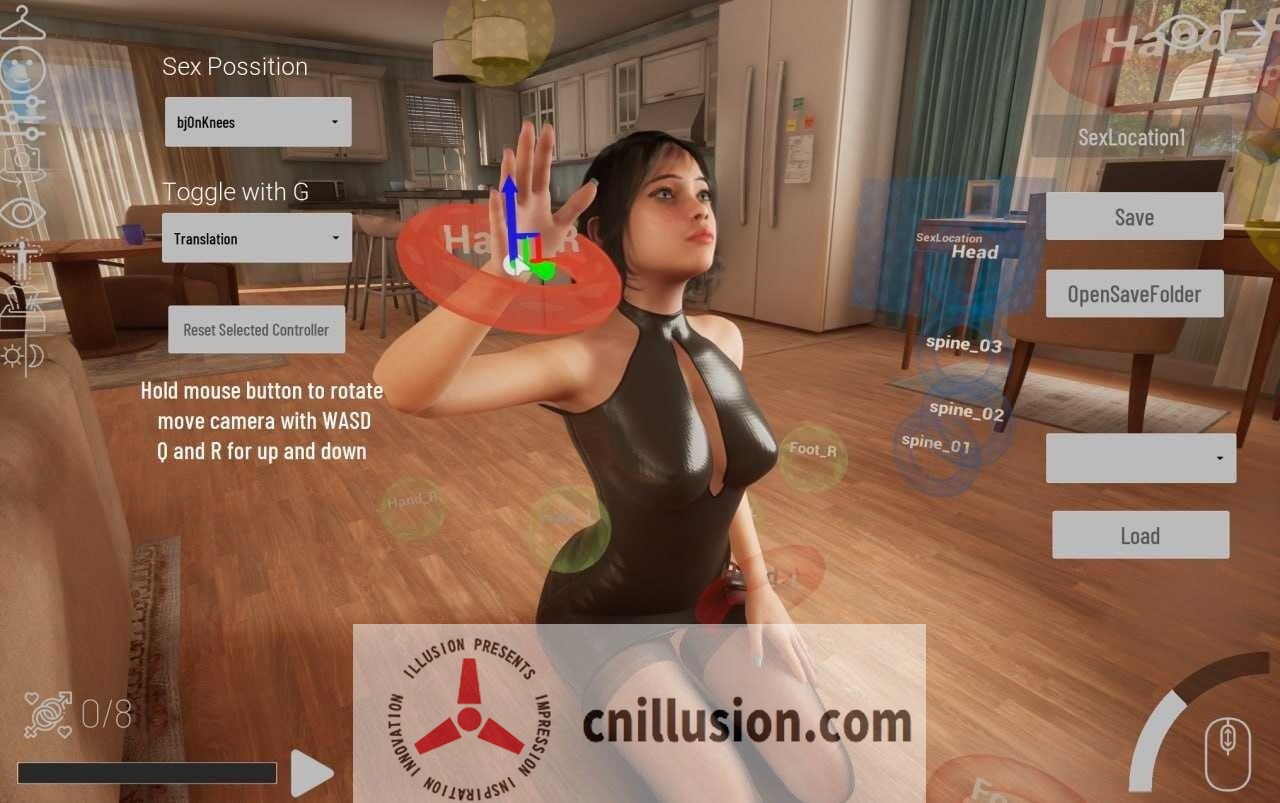Open the empty saved-pose dropdown

coord(1140,458)
